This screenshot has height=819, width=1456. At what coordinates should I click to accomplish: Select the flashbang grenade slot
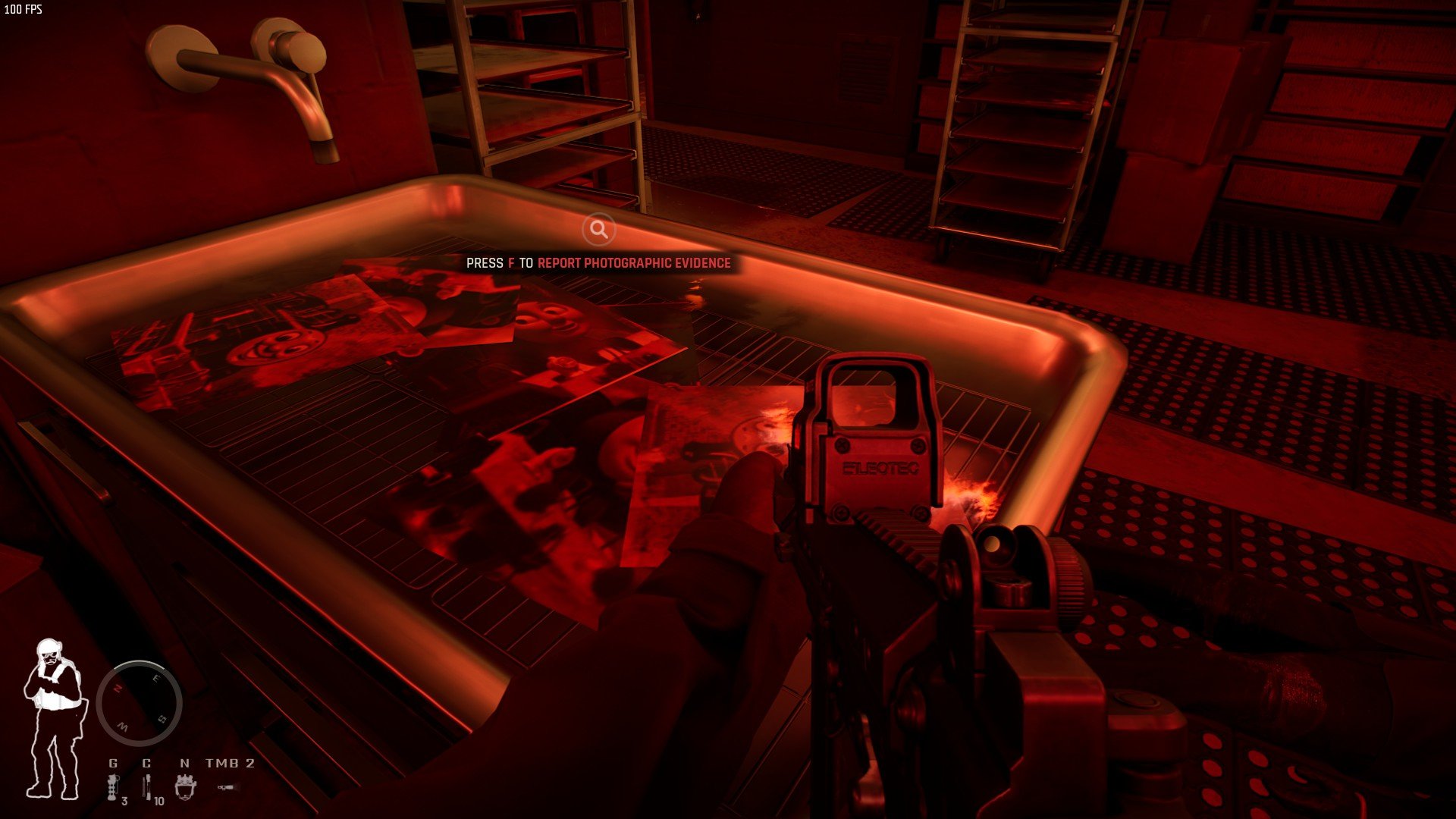click(114, 786)
